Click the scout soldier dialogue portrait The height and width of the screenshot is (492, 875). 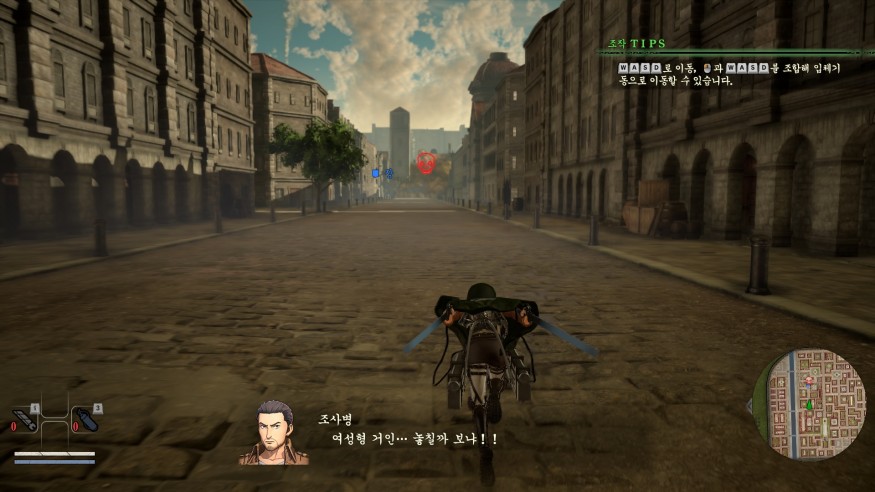click(x=273, y=433)
